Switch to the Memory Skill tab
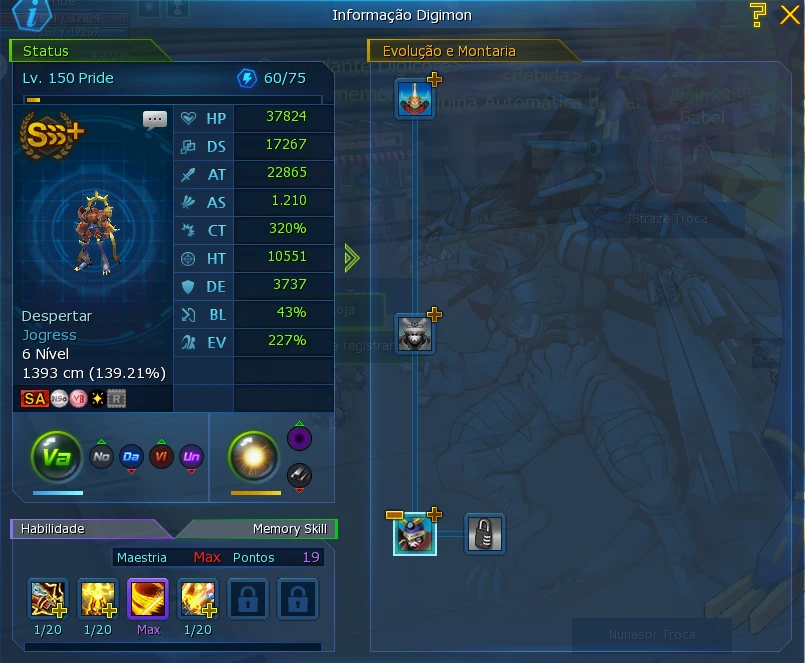This screenshot has width=805, height=663. (x=262, y=529)
